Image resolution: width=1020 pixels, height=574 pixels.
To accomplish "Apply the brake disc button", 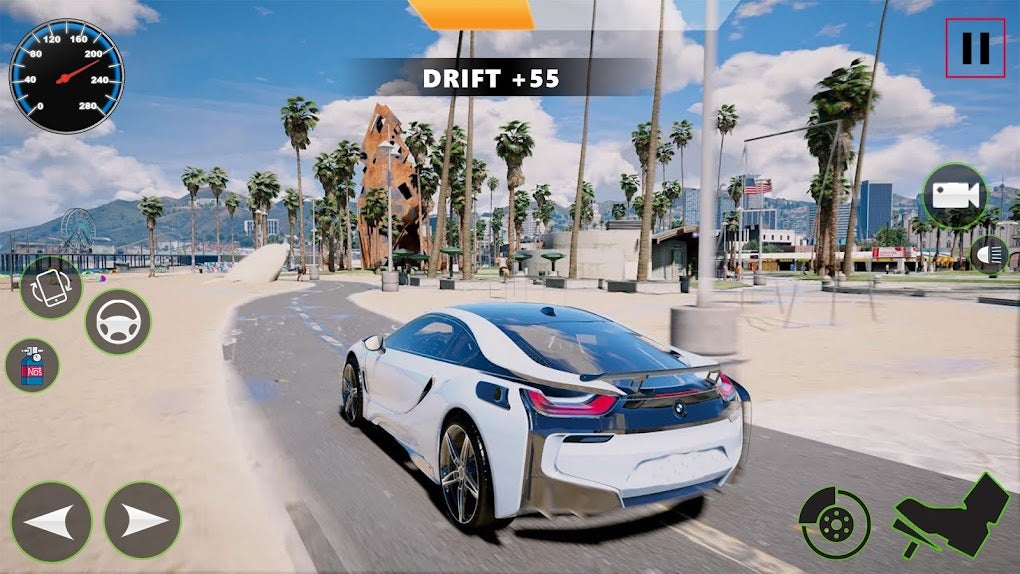I will click(834, 523).
